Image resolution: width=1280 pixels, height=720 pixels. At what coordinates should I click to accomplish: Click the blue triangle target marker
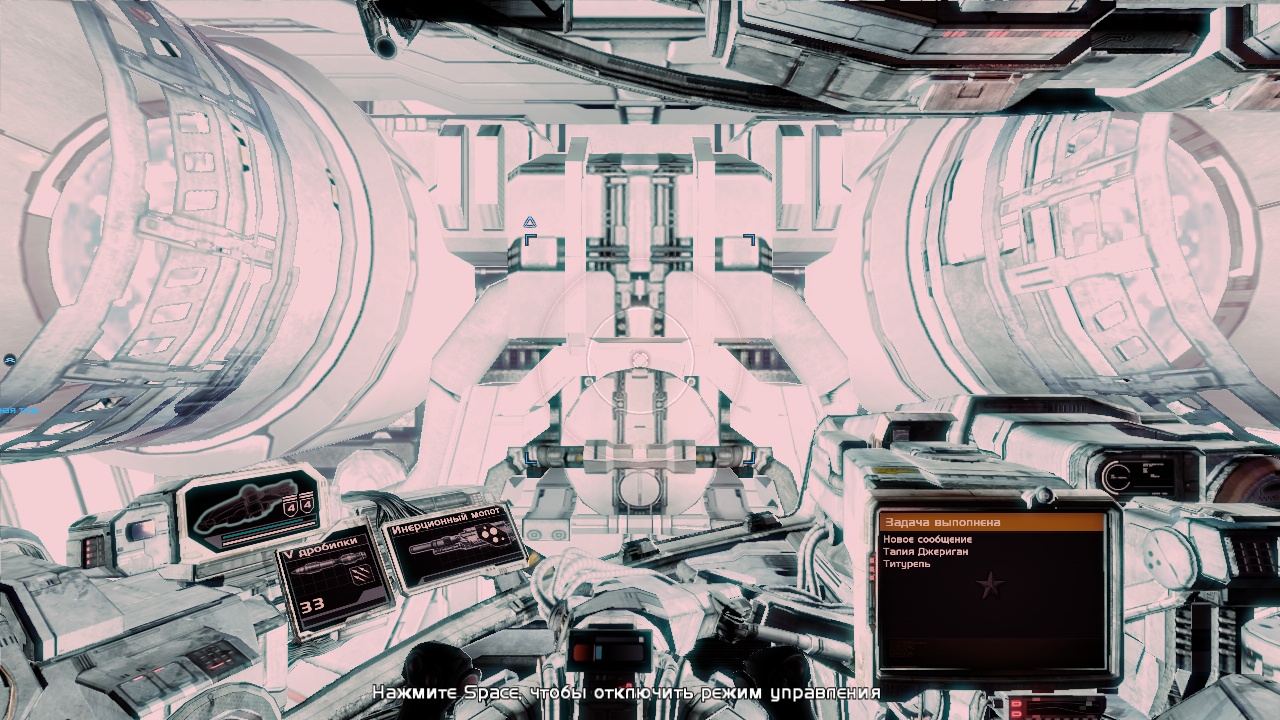[530, 222]
